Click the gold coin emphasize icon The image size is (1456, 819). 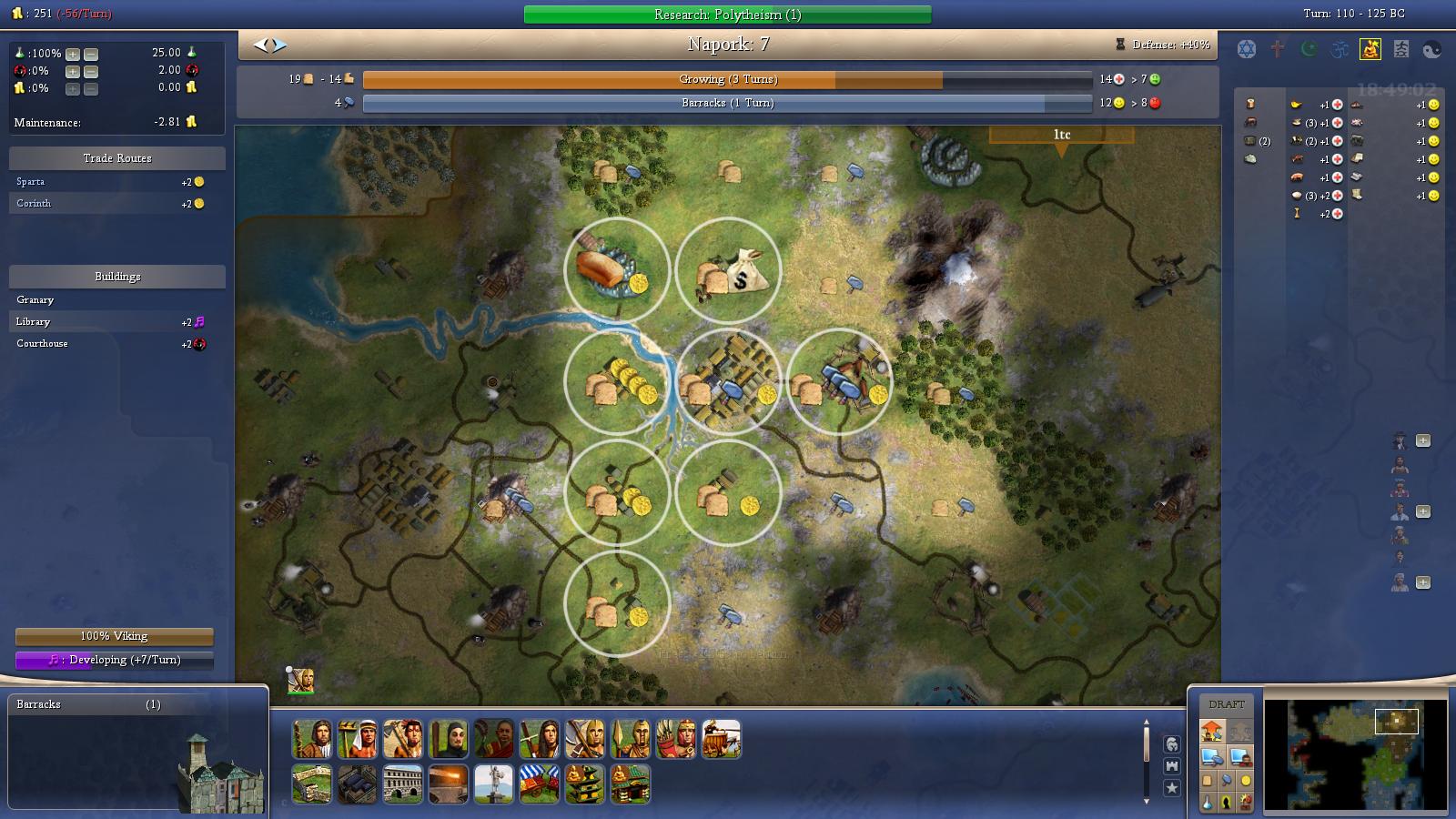pyautogui.click(x=1245, y=780)
